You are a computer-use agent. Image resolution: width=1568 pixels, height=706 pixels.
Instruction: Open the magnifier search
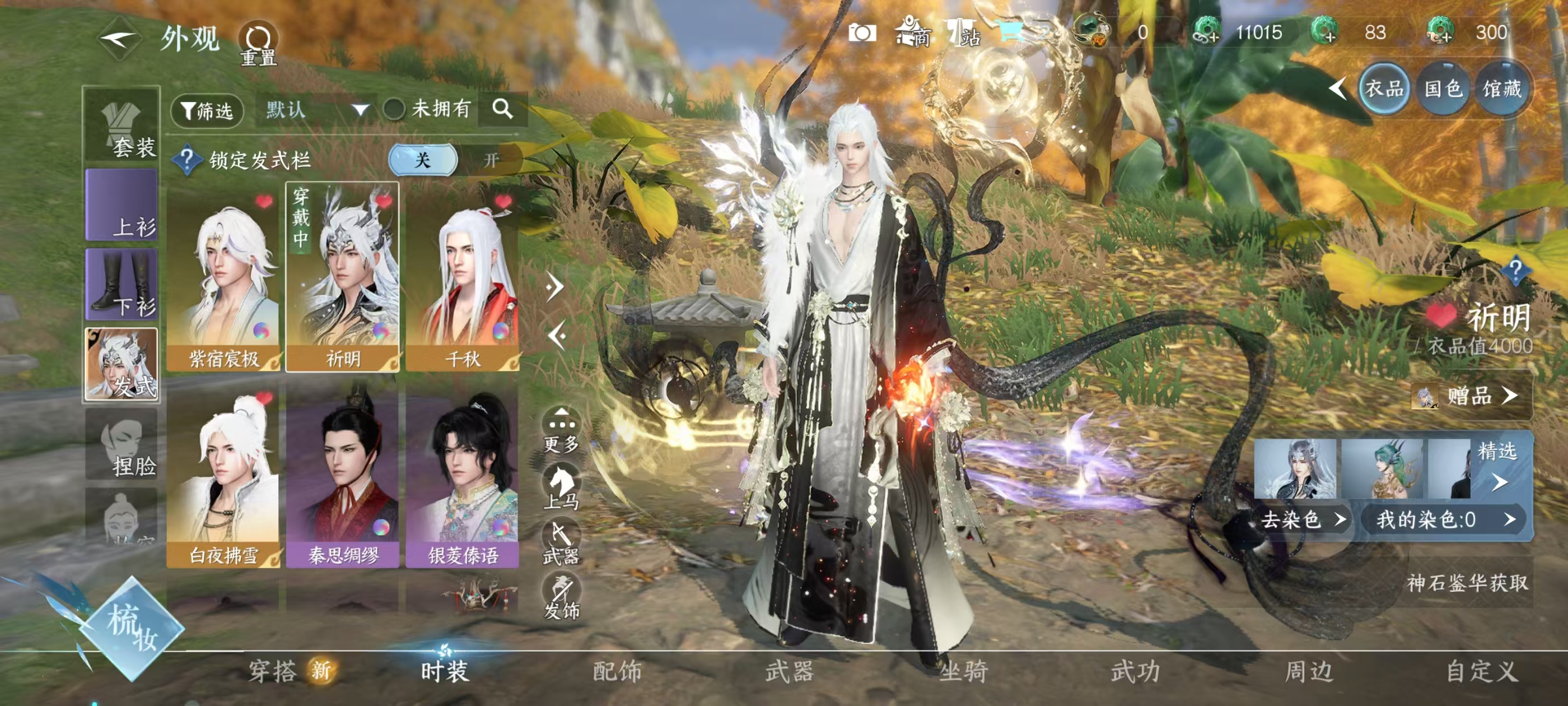click(502, 110)
